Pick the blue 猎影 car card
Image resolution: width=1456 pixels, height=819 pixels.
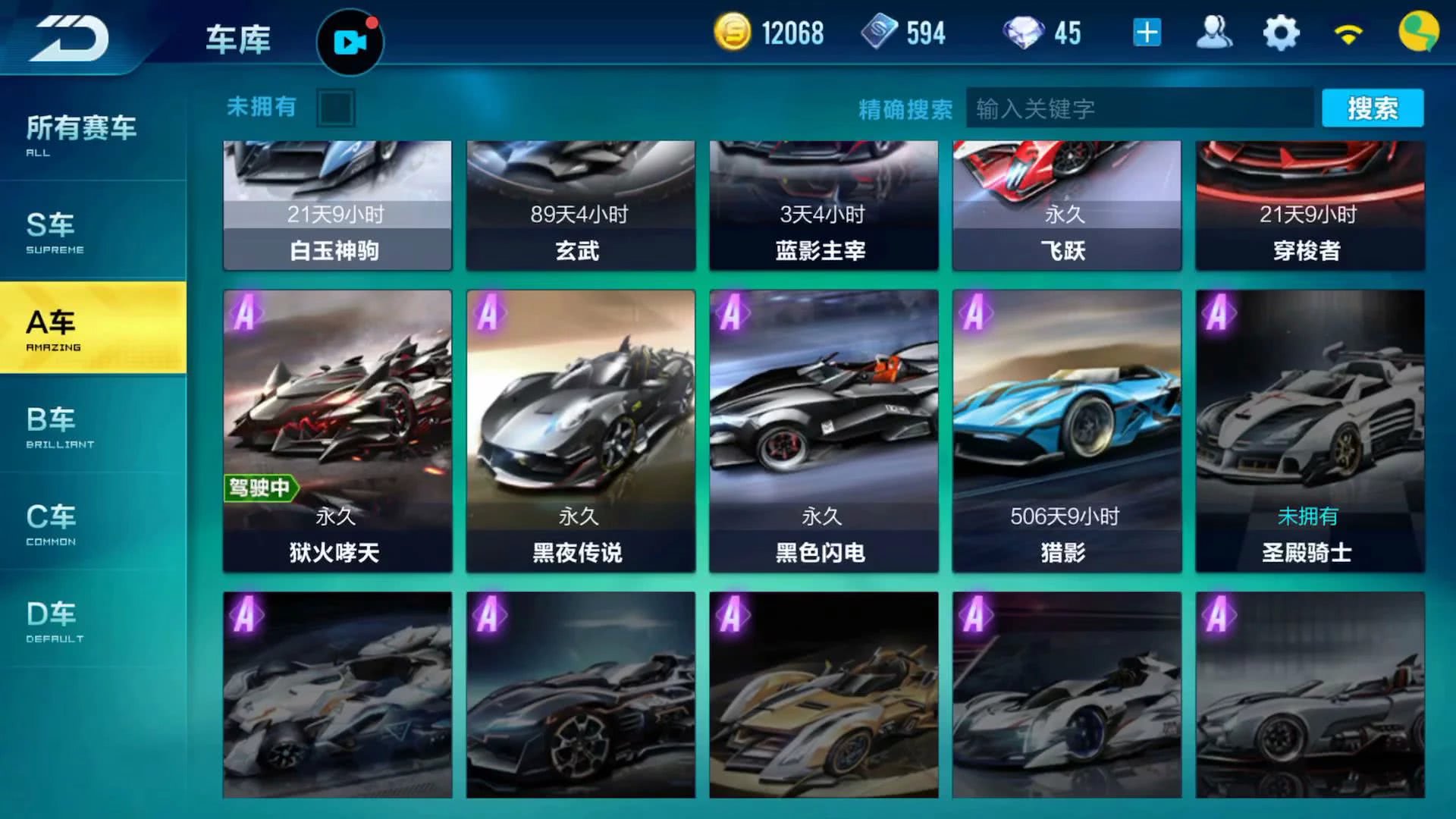click(x=1066, y=430)
